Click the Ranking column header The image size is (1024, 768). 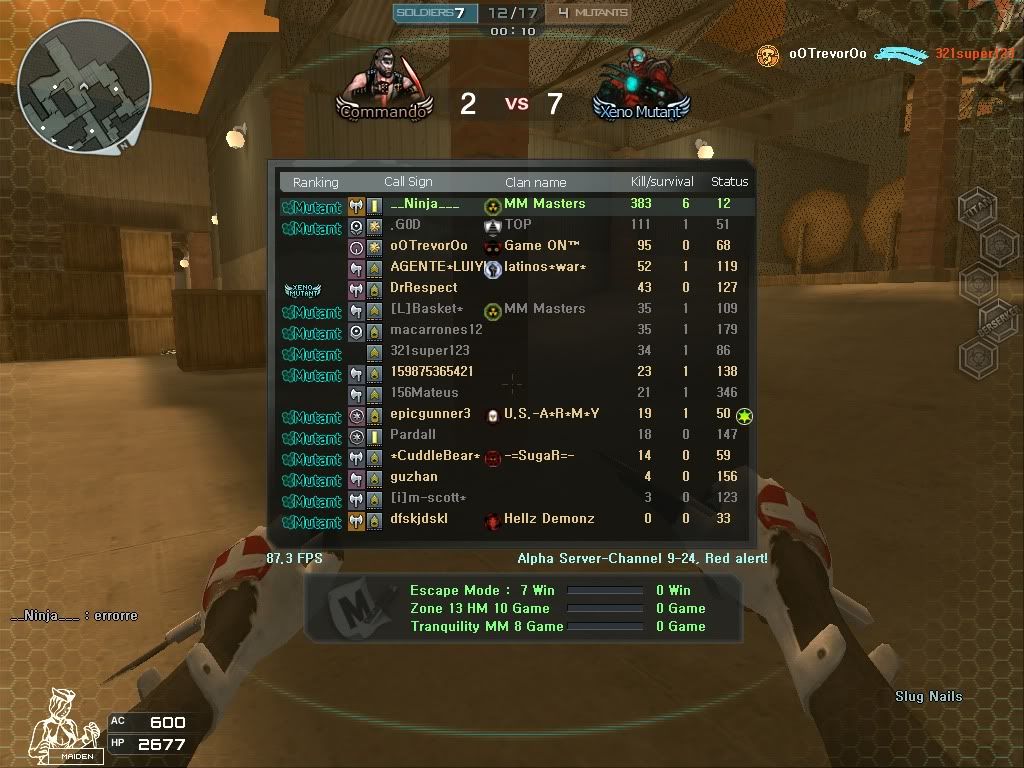point(315,182)
